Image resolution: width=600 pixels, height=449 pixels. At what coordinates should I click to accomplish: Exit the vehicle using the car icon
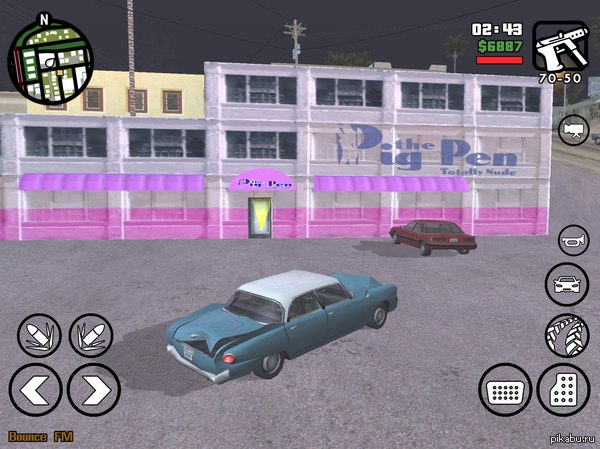(566, 285)
